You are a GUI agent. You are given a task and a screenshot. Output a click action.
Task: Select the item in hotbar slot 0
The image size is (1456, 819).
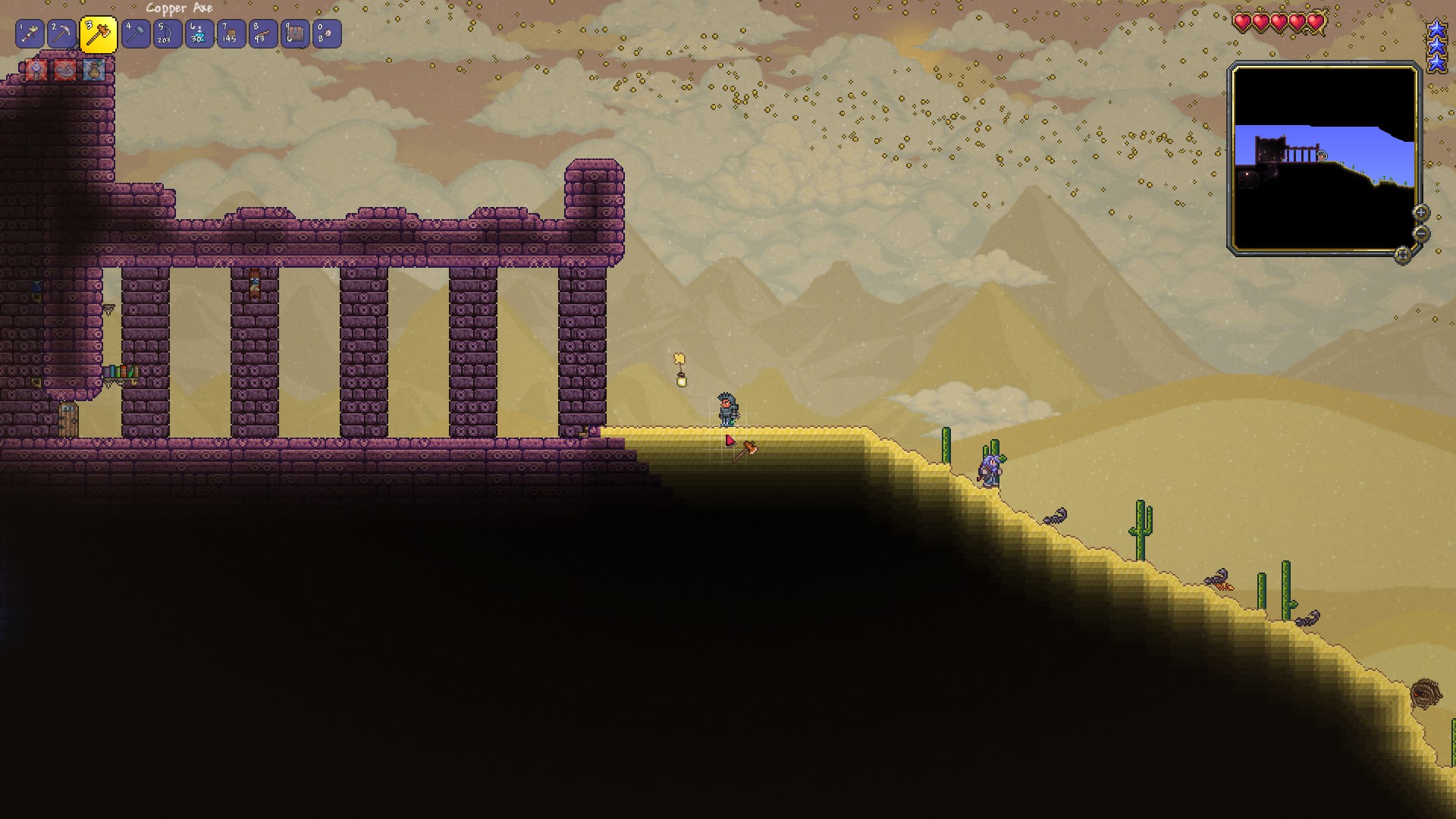327,33
